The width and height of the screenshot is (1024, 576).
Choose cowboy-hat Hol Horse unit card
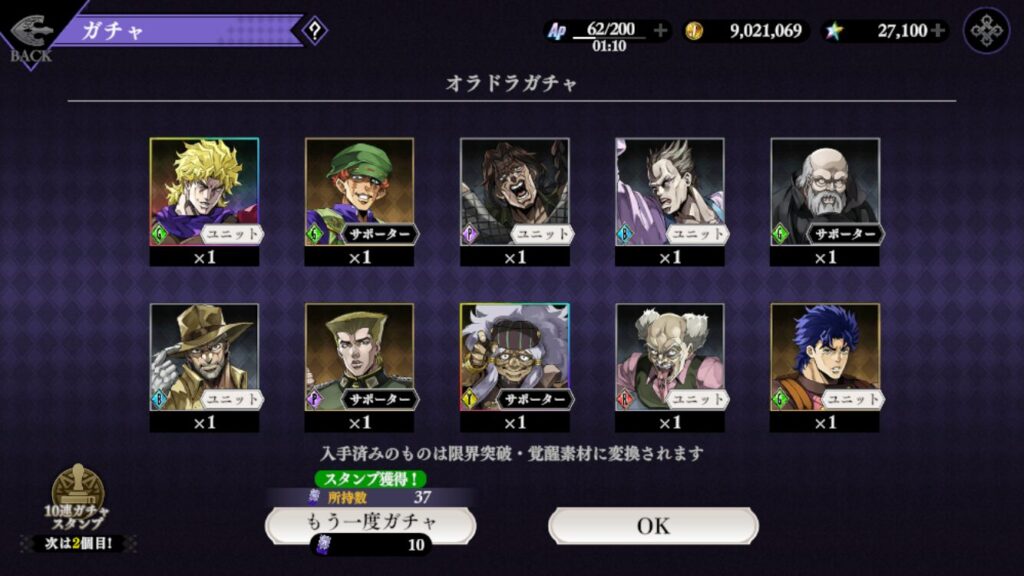click(x=204, y=357)
